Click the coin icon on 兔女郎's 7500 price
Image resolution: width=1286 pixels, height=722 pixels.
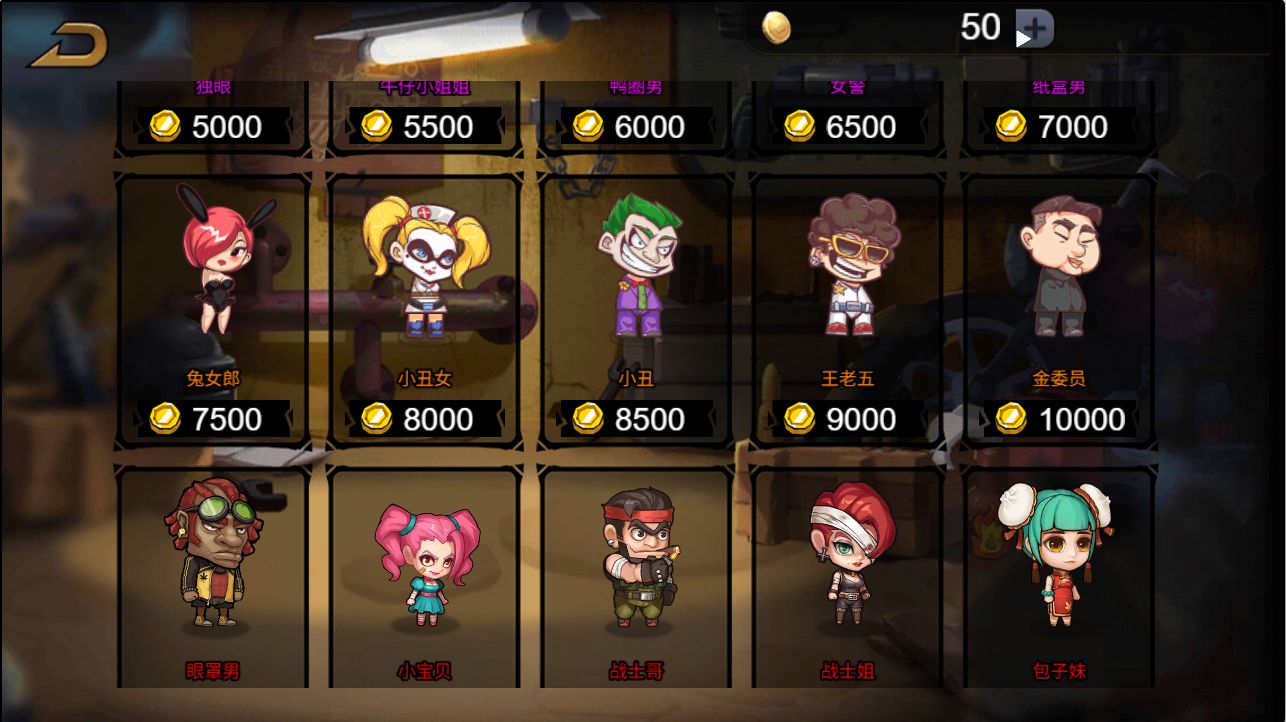click(164, 419)
